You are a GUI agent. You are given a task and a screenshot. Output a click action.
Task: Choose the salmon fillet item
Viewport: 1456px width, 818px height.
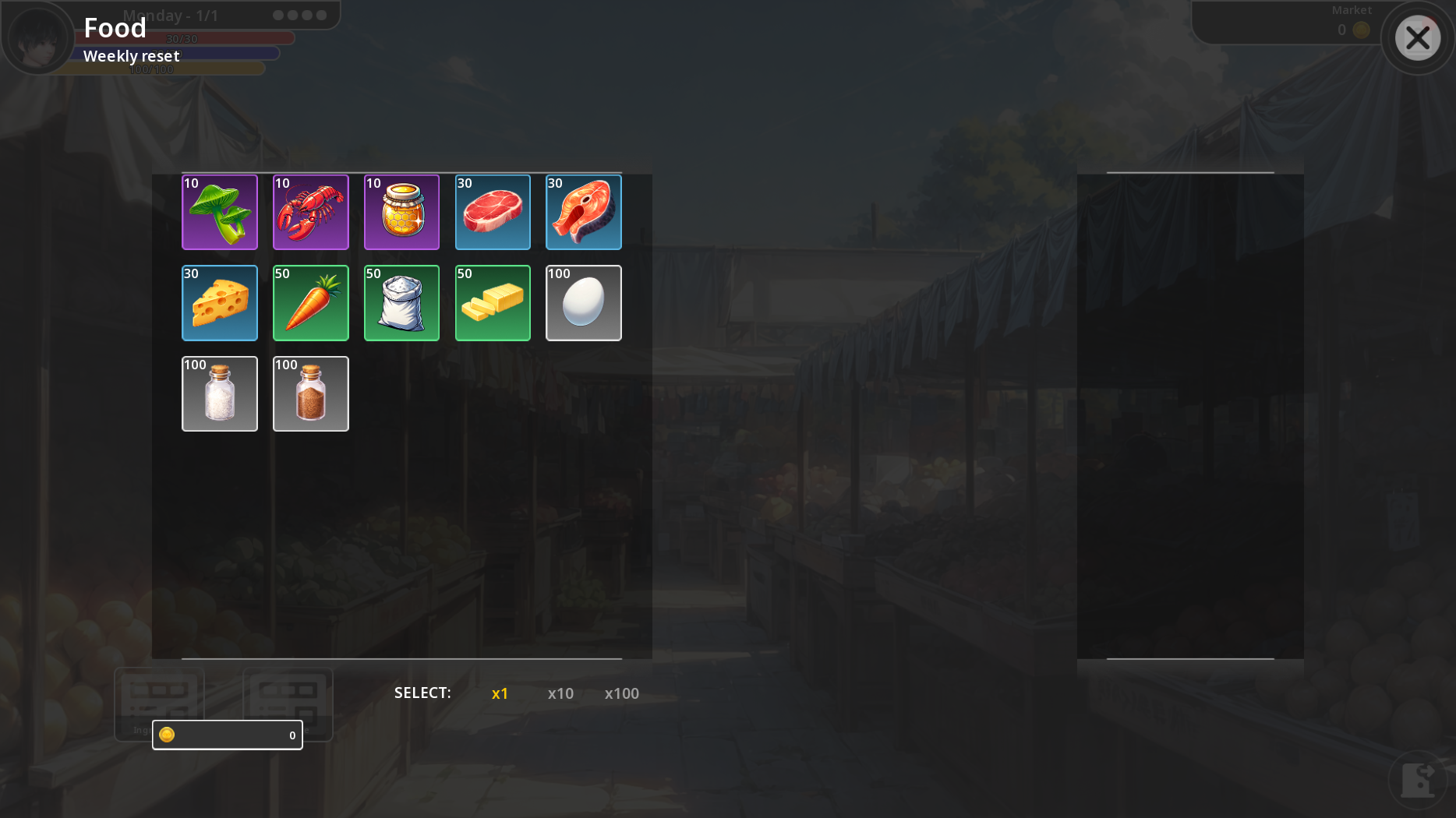(x=583, y=212)
